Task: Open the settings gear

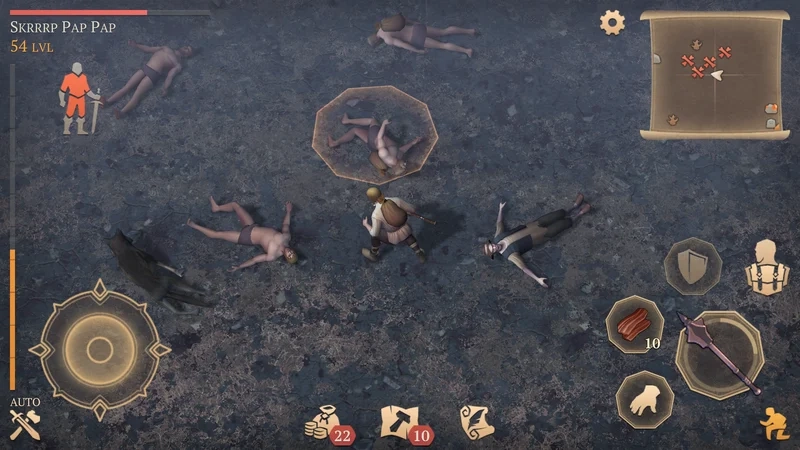Action: [x=611, y=22]
